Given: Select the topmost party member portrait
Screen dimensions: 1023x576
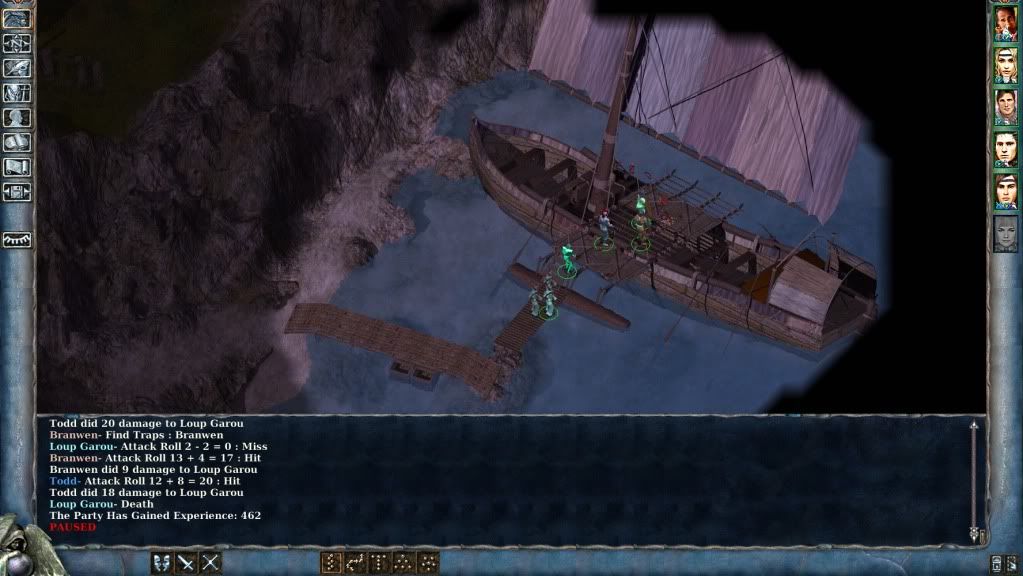Looking at the screenshot, I should 1005,24.
